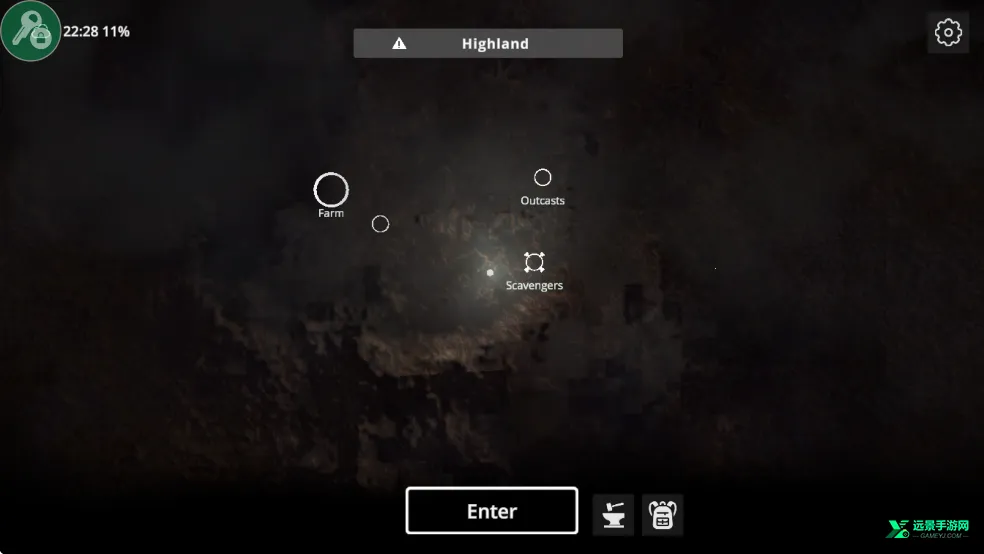
Task: Click the Enter button
Action: 491,511
